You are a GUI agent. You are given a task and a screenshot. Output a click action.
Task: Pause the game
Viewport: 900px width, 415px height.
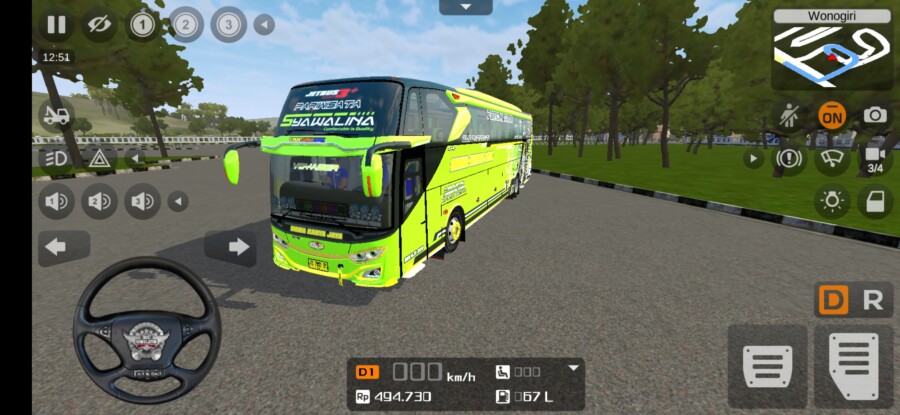(x=56, y=25)
